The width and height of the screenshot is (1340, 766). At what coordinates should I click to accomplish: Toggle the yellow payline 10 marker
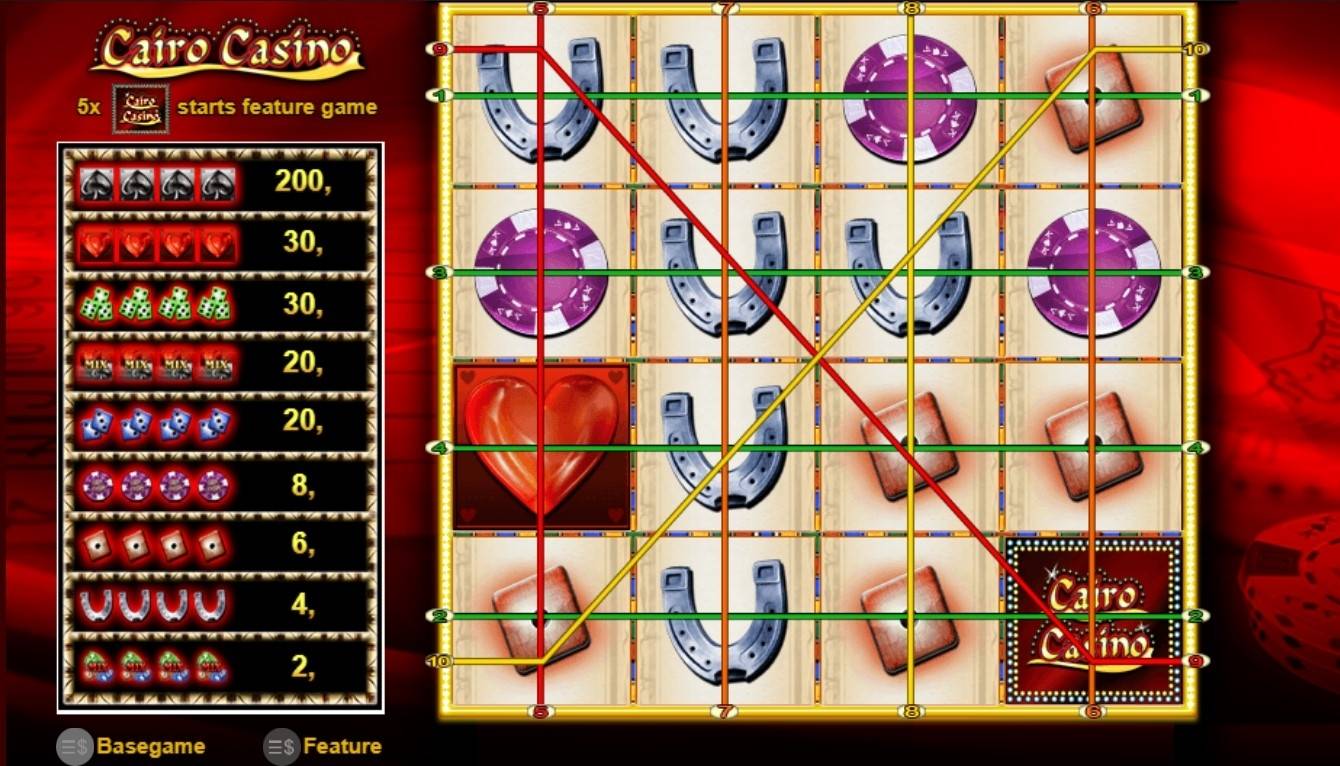(438, 660)
